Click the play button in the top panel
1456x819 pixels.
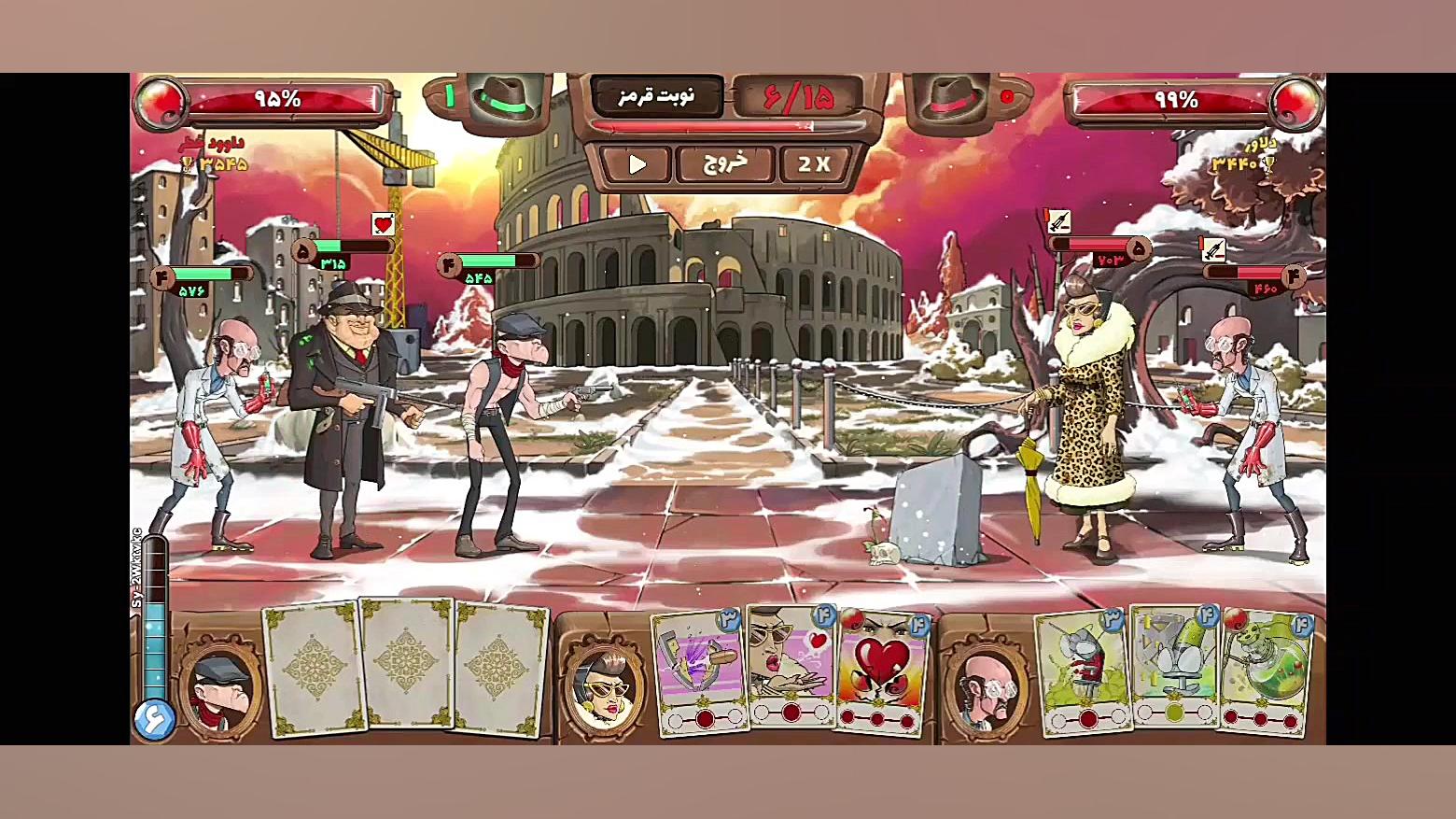[x=637, y=164]
